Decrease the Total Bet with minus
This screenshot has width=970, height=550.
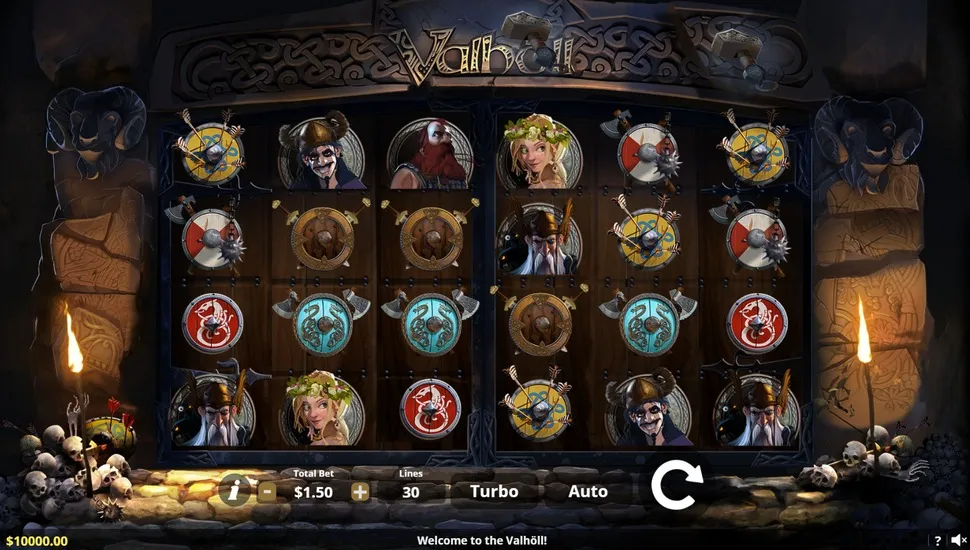click(x=267, y=492)
